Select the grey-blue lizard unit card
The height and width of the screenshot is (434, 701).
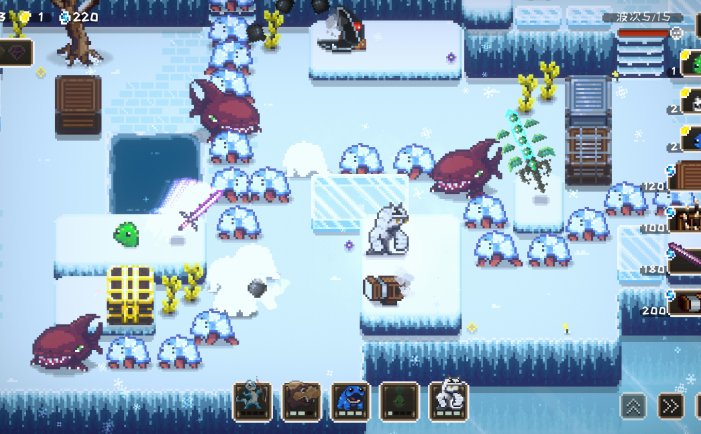[x=252, y=400]
